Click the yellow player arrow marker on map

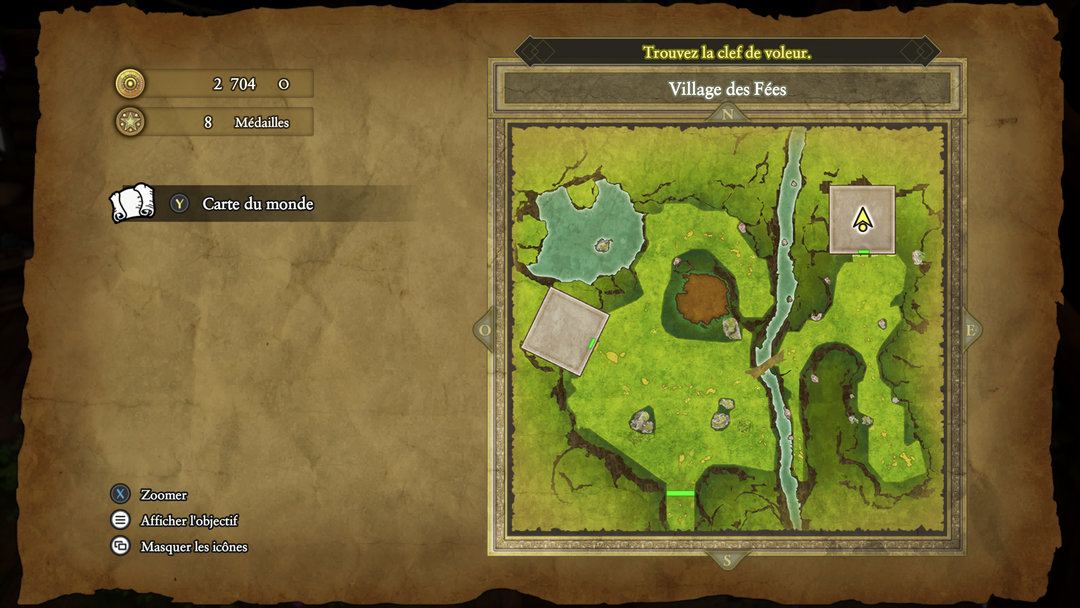tap(861, 219)
